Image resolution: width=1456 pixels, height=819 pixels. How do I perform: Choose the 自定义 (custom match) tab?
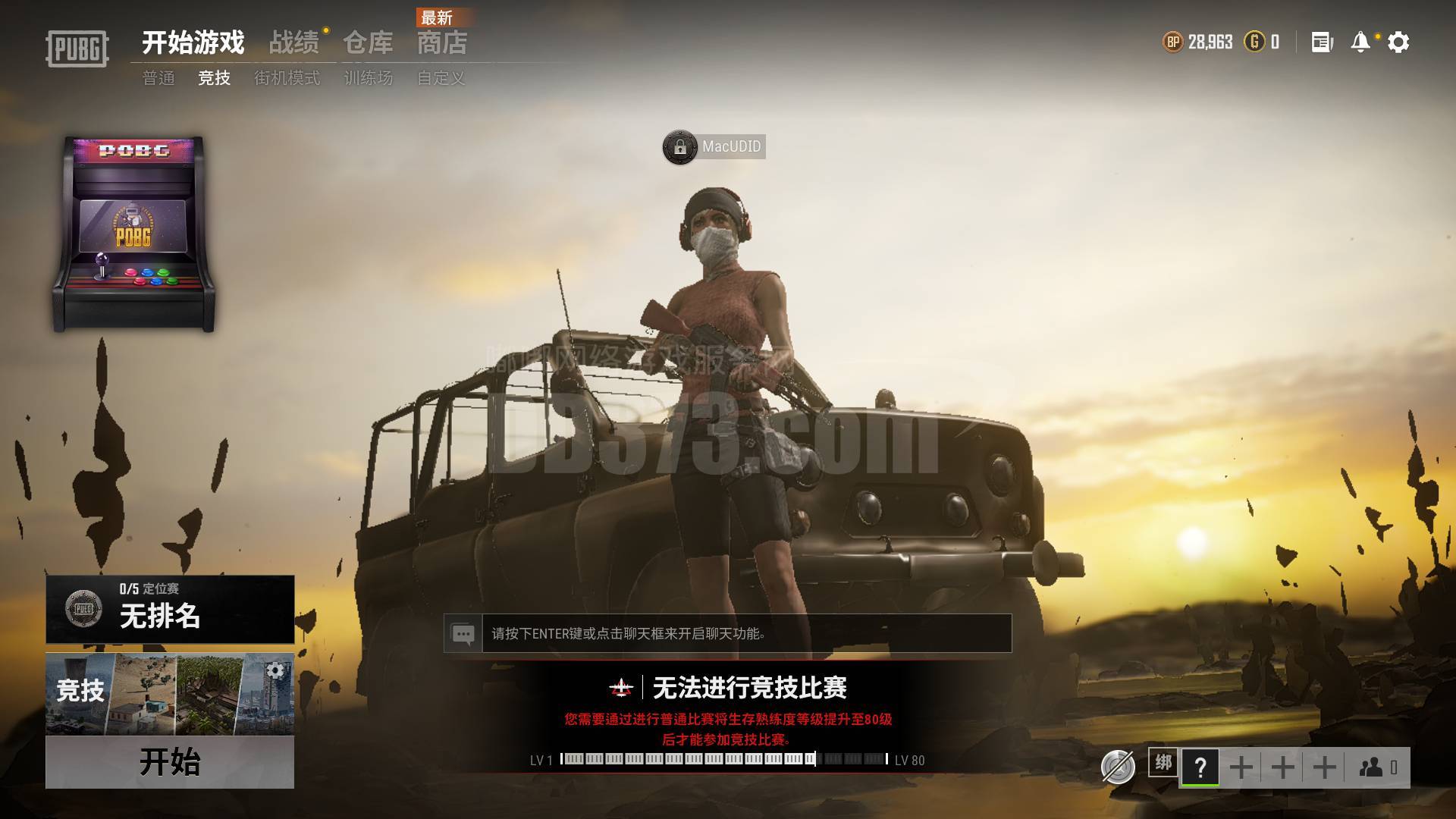[x=441, y=78]
